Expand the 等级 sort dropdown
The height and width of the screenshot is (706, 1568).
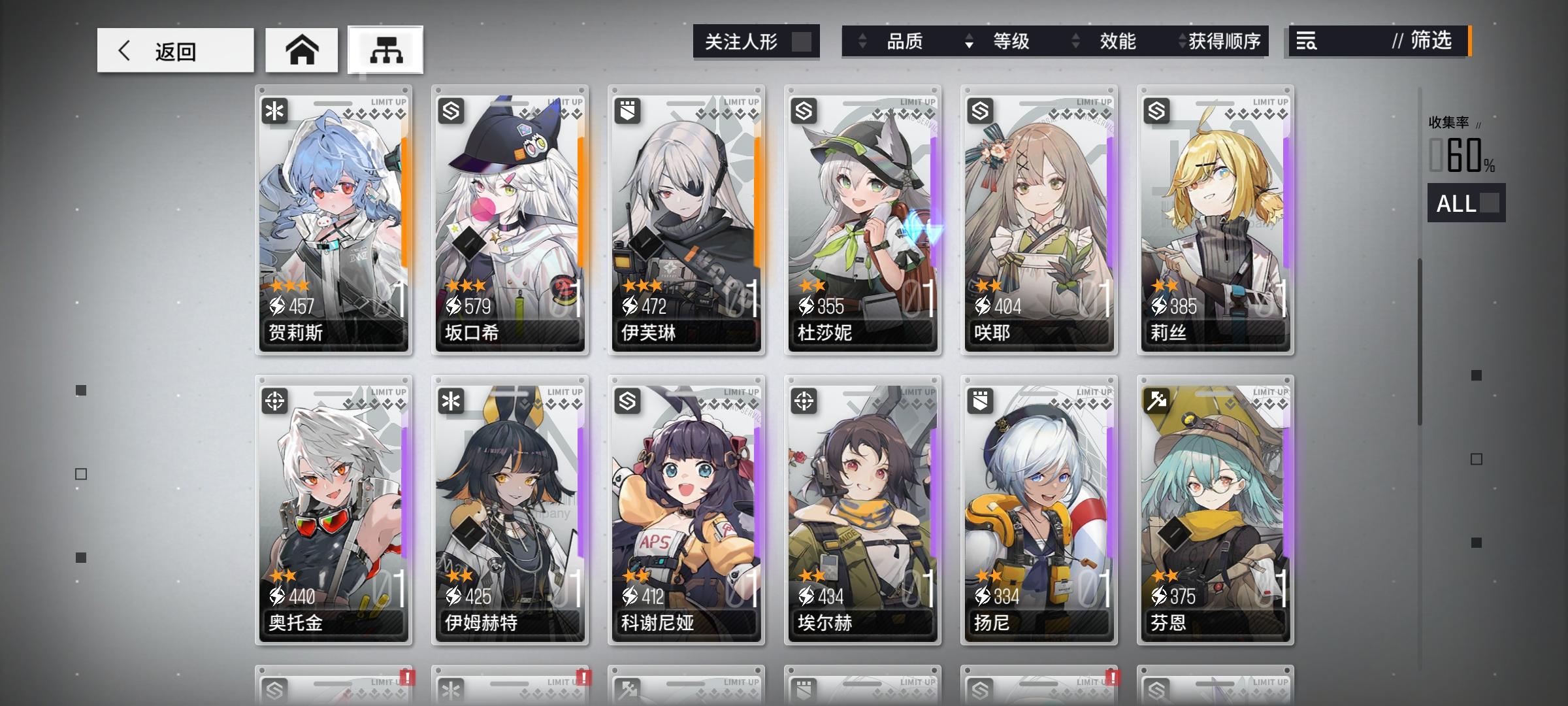click(968, 42)
